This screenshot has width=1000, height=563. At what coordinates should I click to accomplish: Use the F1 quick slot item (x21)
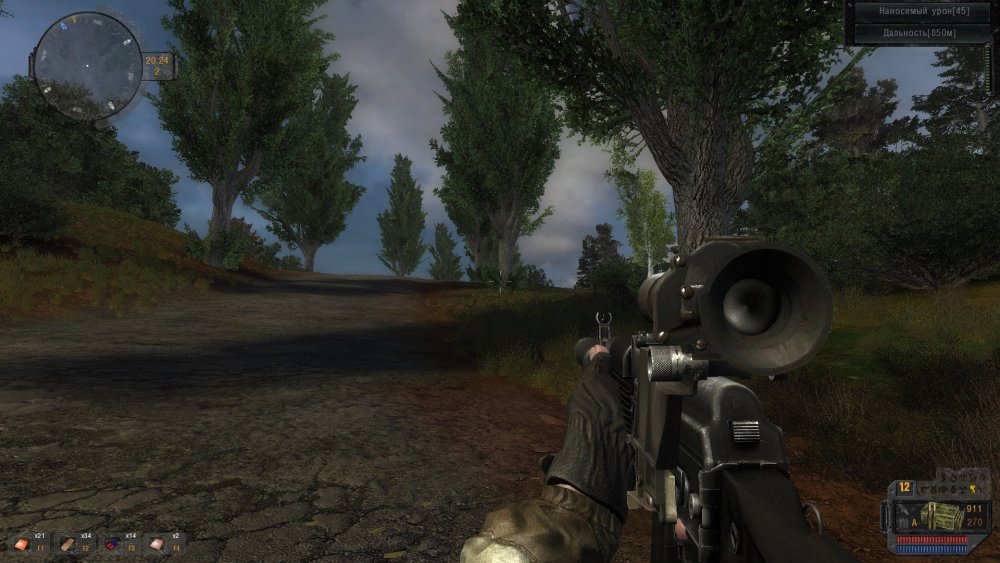(23, 543)
